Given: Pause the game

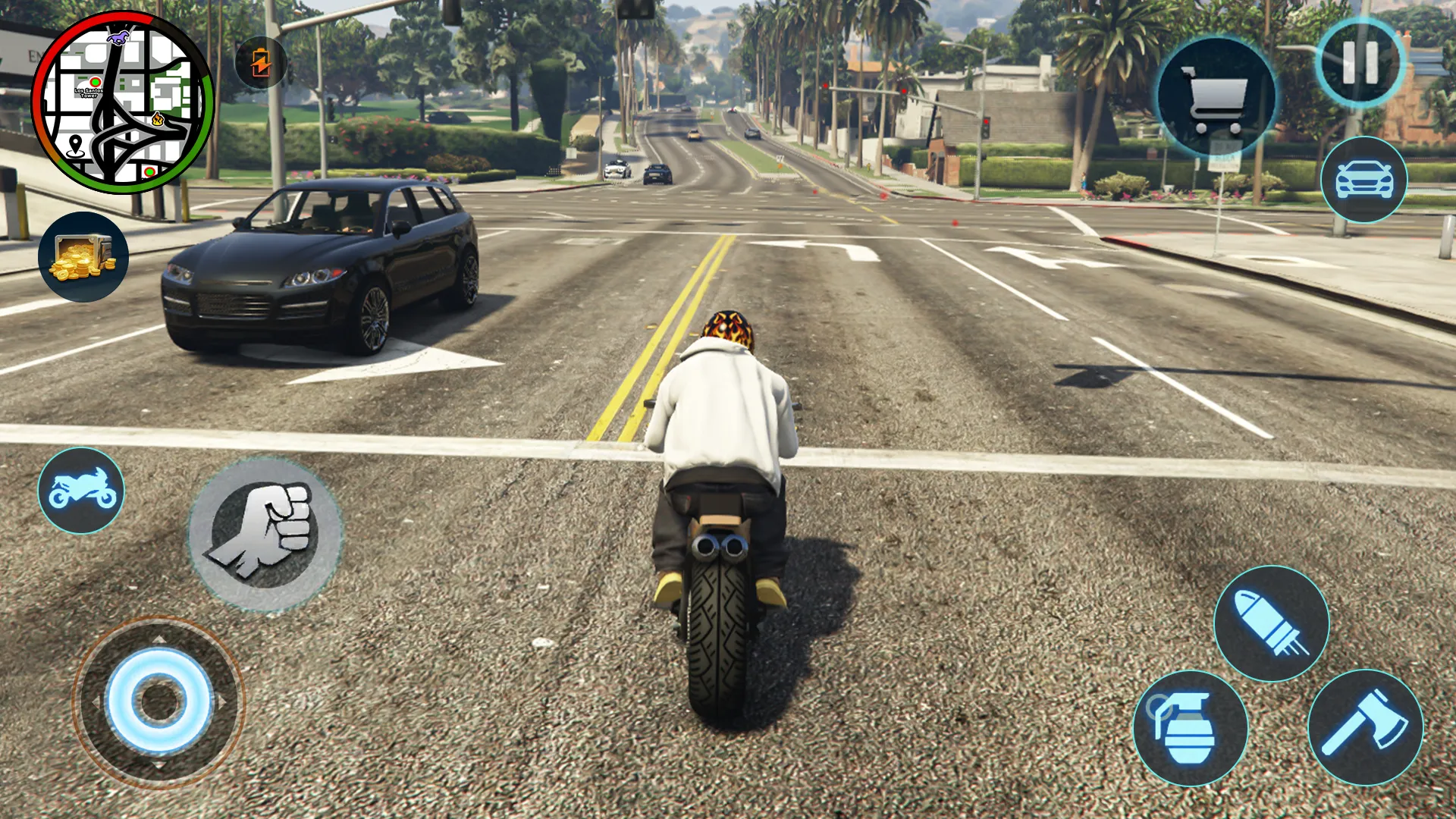Looking at the screenshot, I should click(1360, 63).
